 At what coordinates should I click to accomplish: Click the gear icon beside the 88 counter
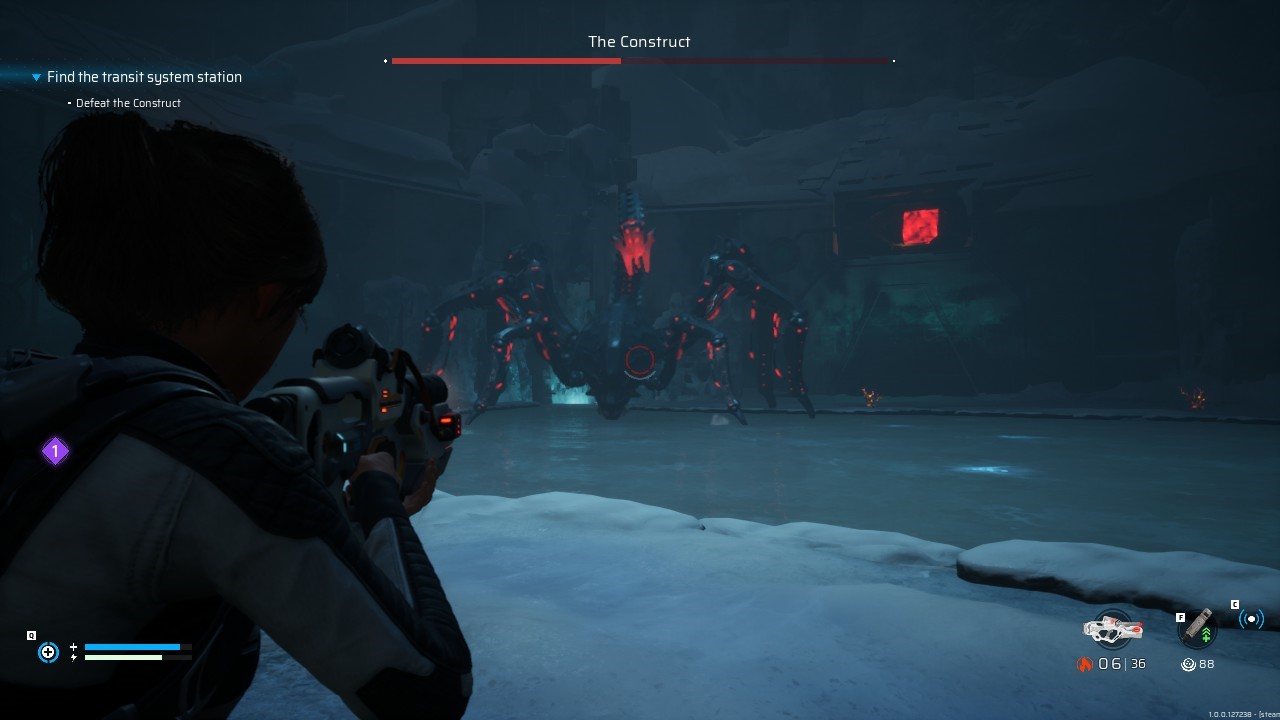1189,663
